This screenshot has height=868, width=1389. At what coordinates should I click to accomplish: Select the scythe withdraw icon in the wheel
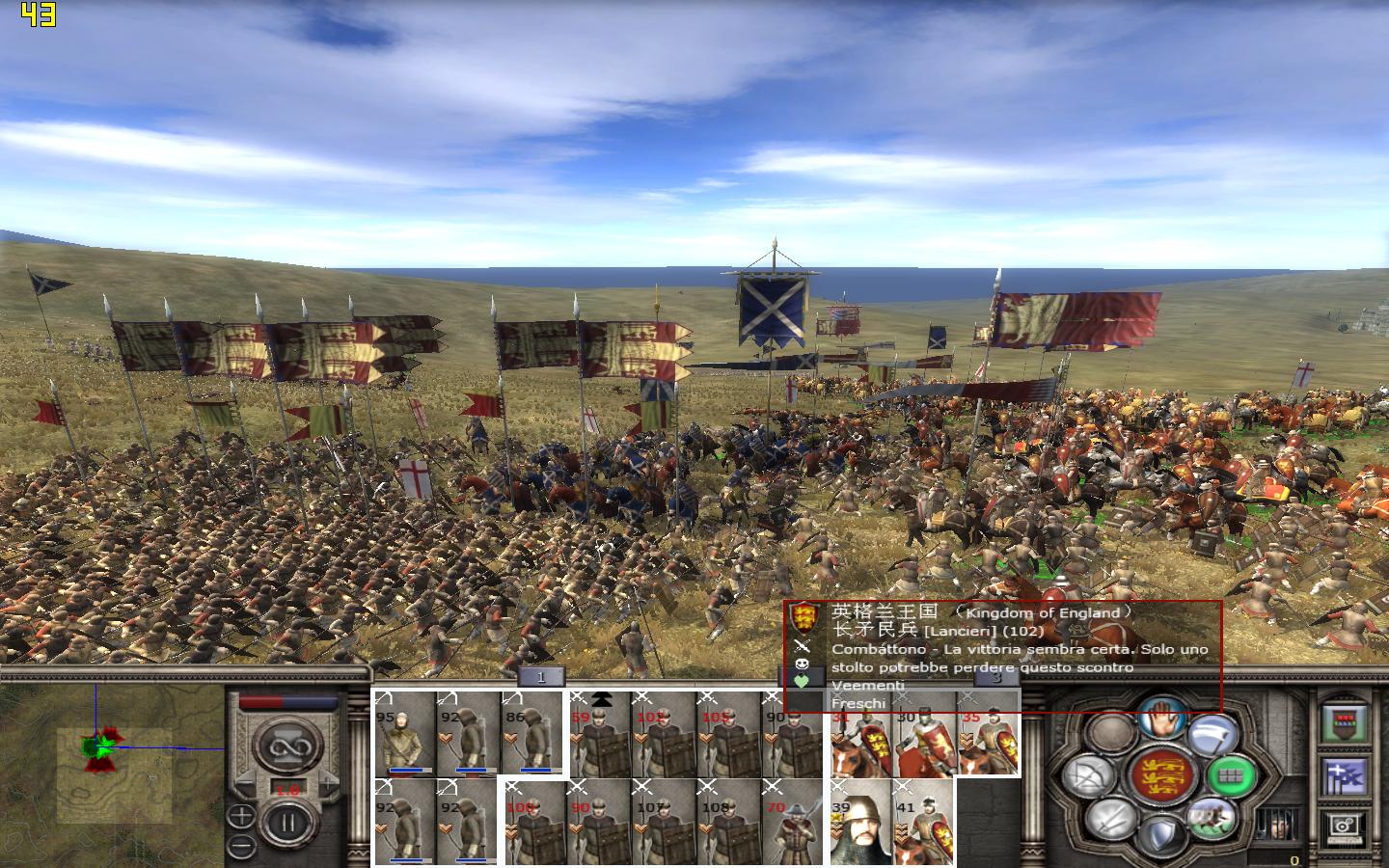[x=1211, y=734]
